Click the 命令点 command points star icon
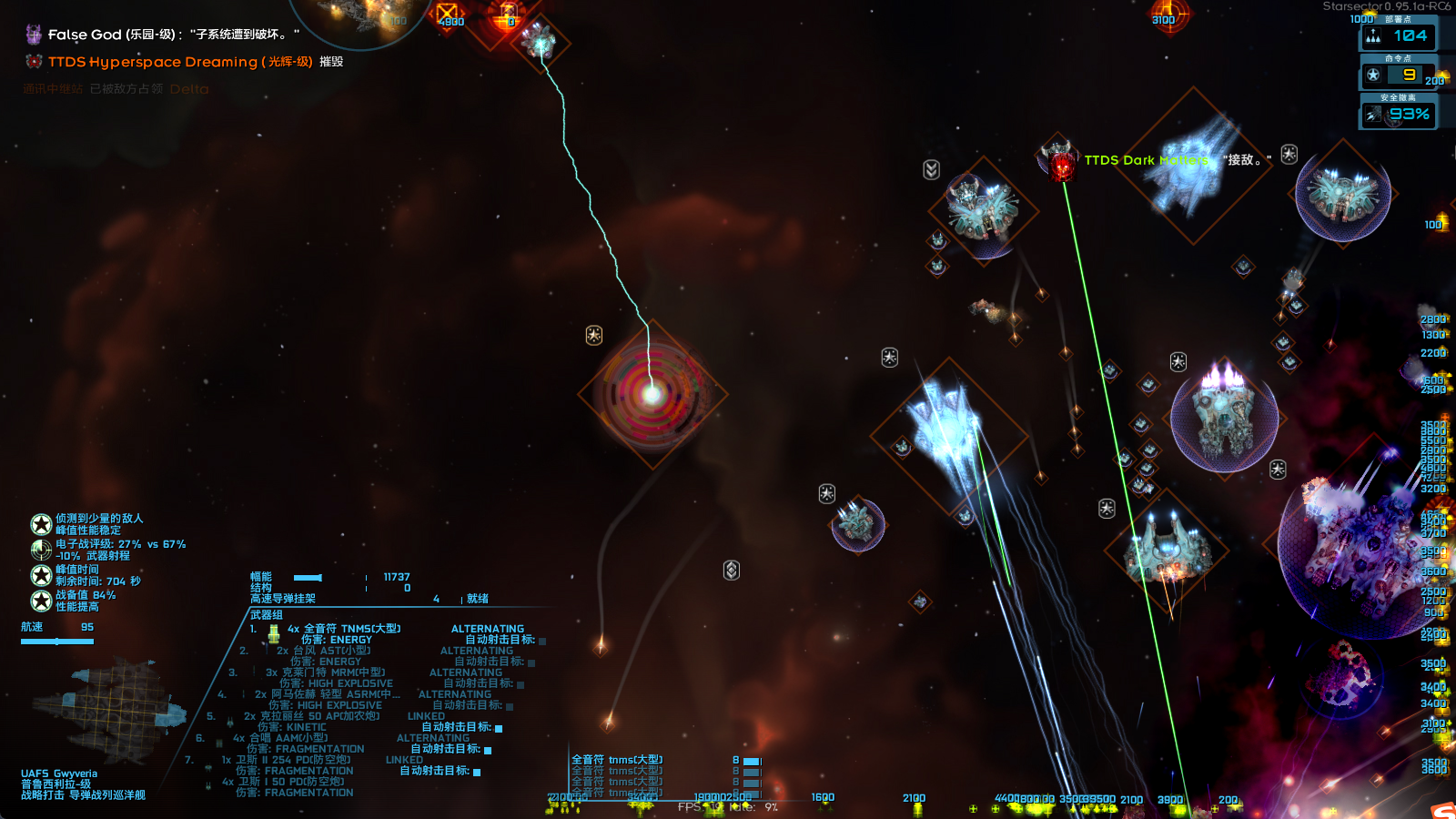 tap(1374, 75)
